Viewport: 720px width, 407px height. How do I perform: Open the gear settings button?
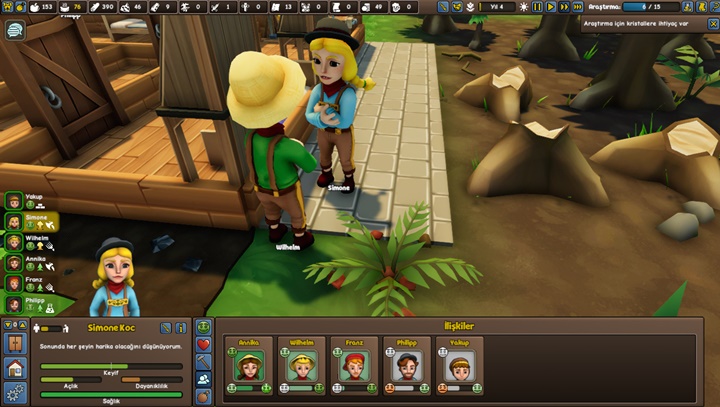pos(15,391)
